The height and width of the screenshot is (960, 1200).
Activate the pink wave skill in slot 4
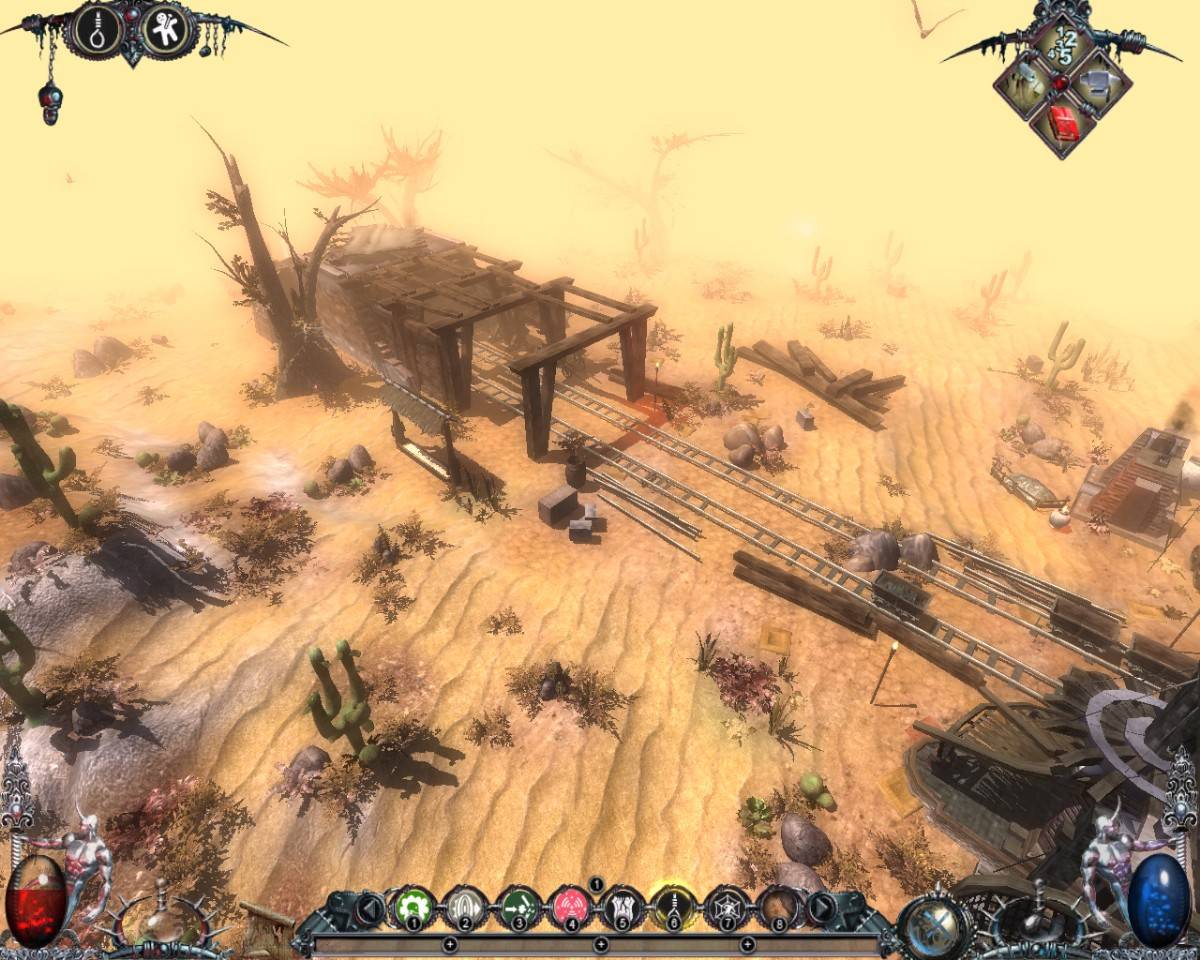pyautogui.click(x=571, y=908)
